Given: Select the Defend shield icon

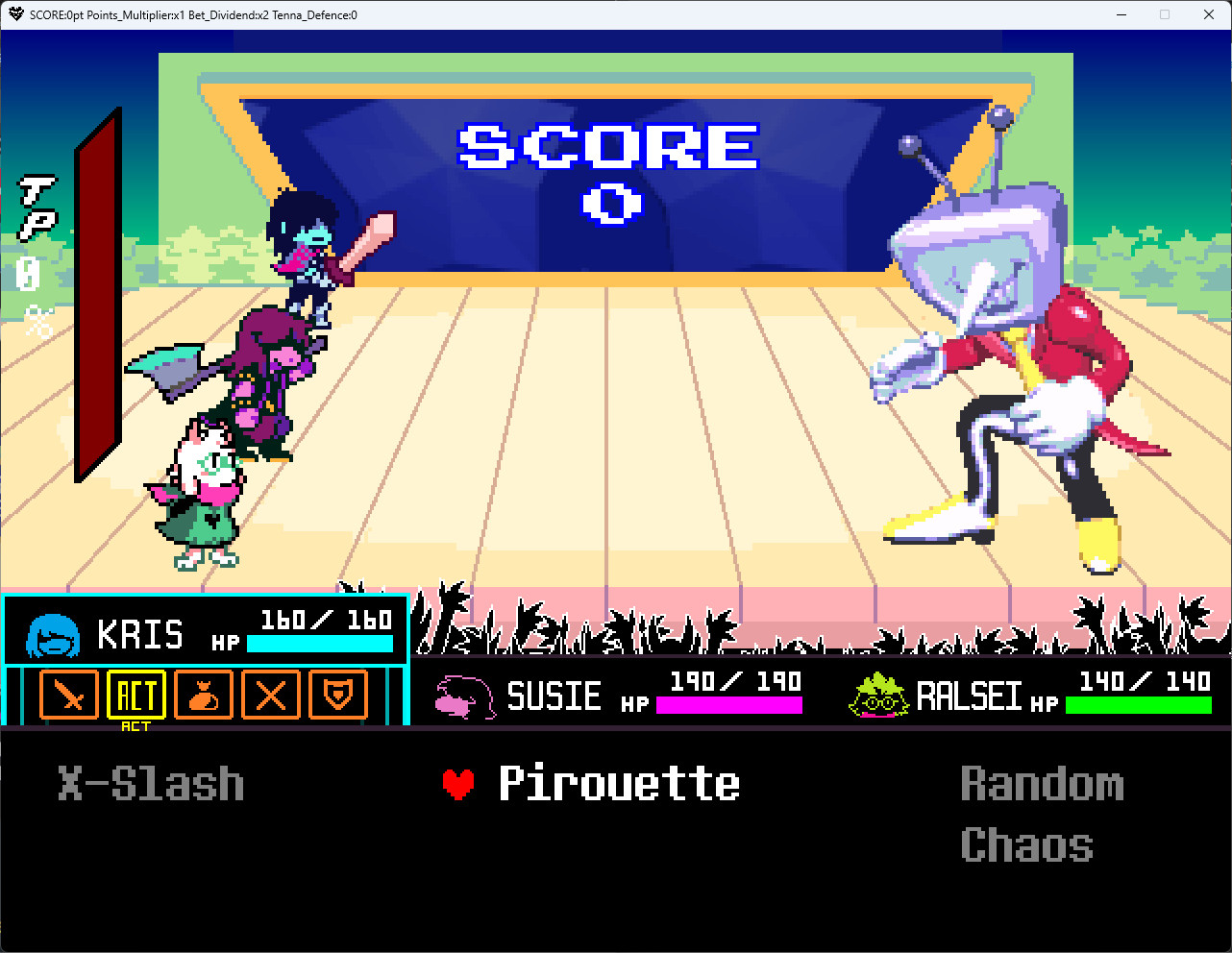Looking at the screenshot, I should point(337,695).
